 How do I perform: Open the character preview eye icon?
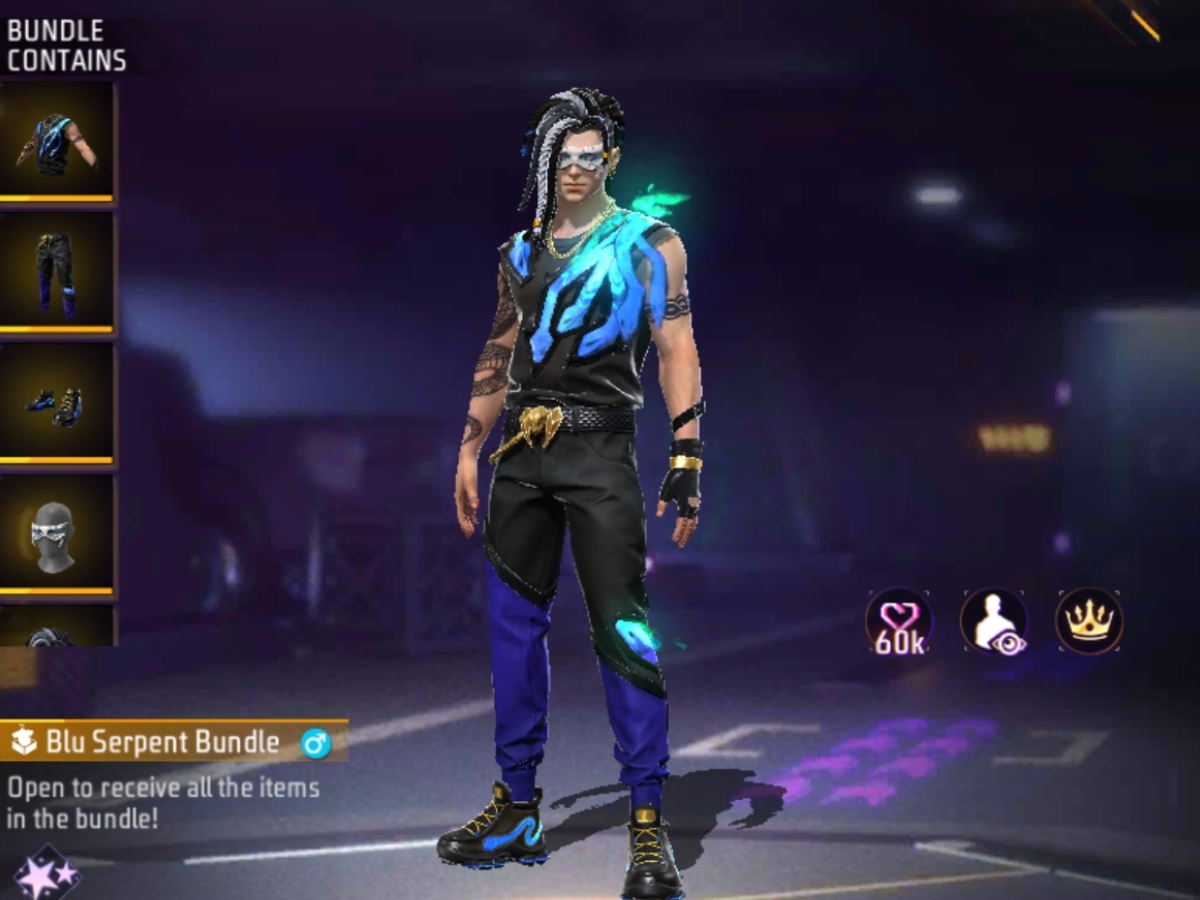[x=994, y=622]
